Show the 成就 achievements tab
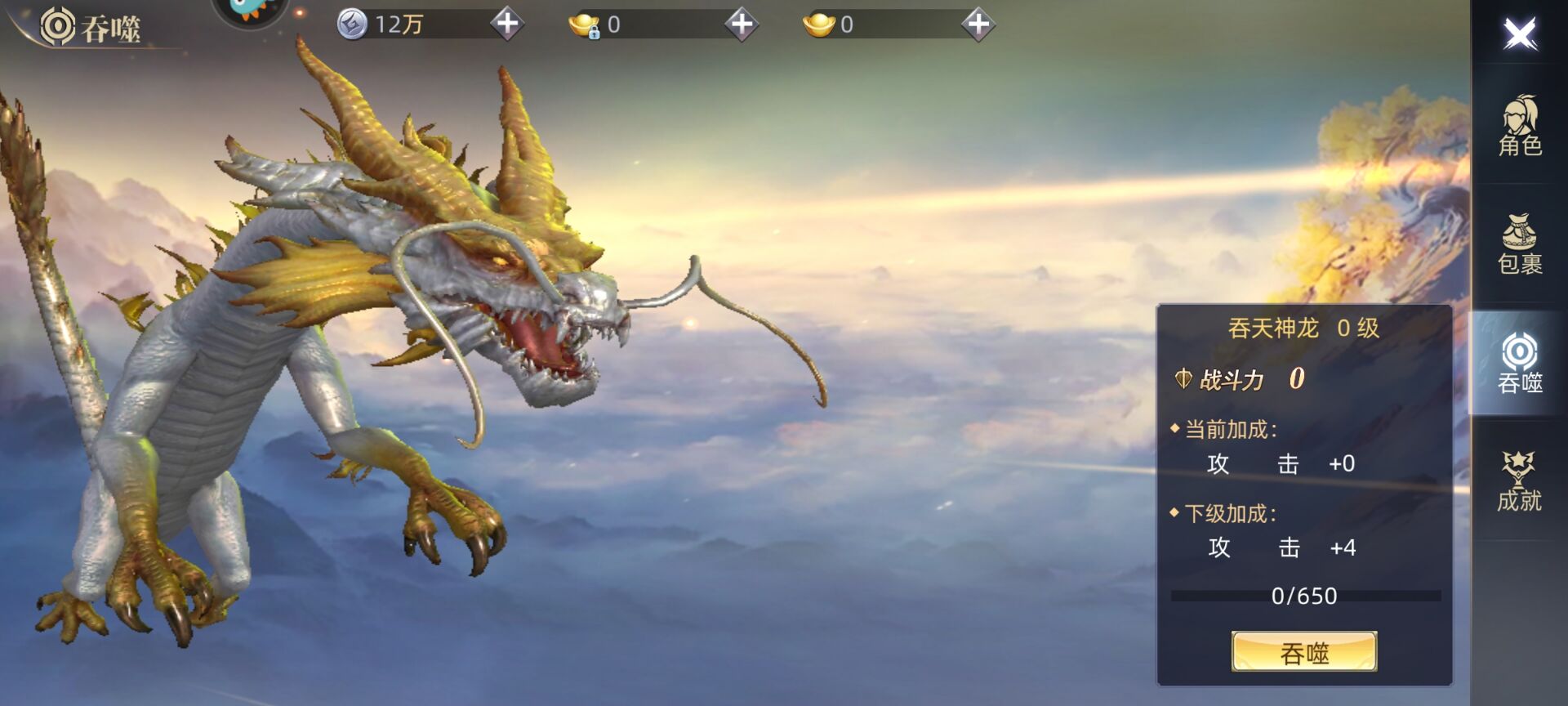 (x=1519, y=482)
